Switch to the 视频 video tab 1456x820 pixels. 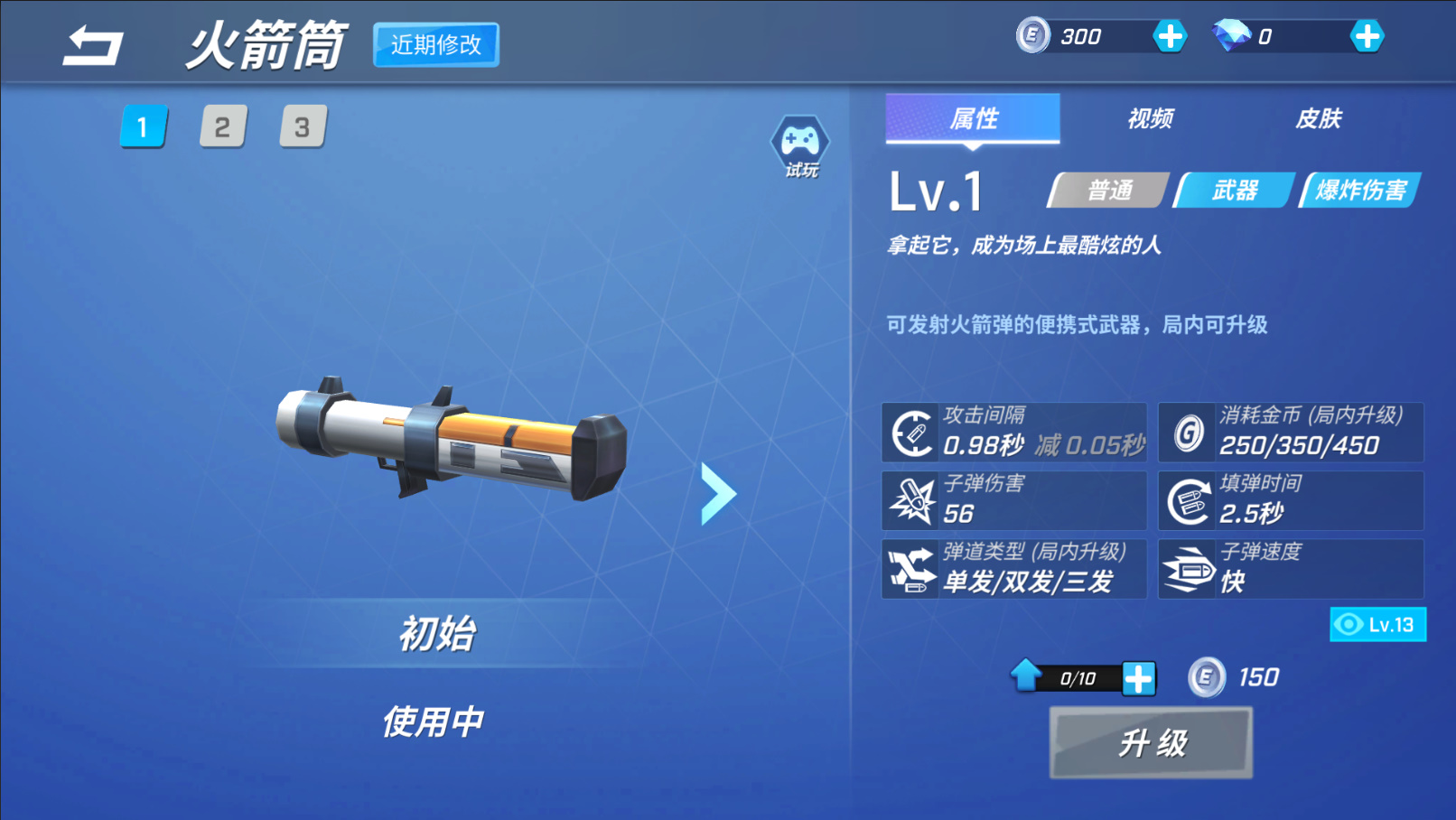pos(1150,118)
